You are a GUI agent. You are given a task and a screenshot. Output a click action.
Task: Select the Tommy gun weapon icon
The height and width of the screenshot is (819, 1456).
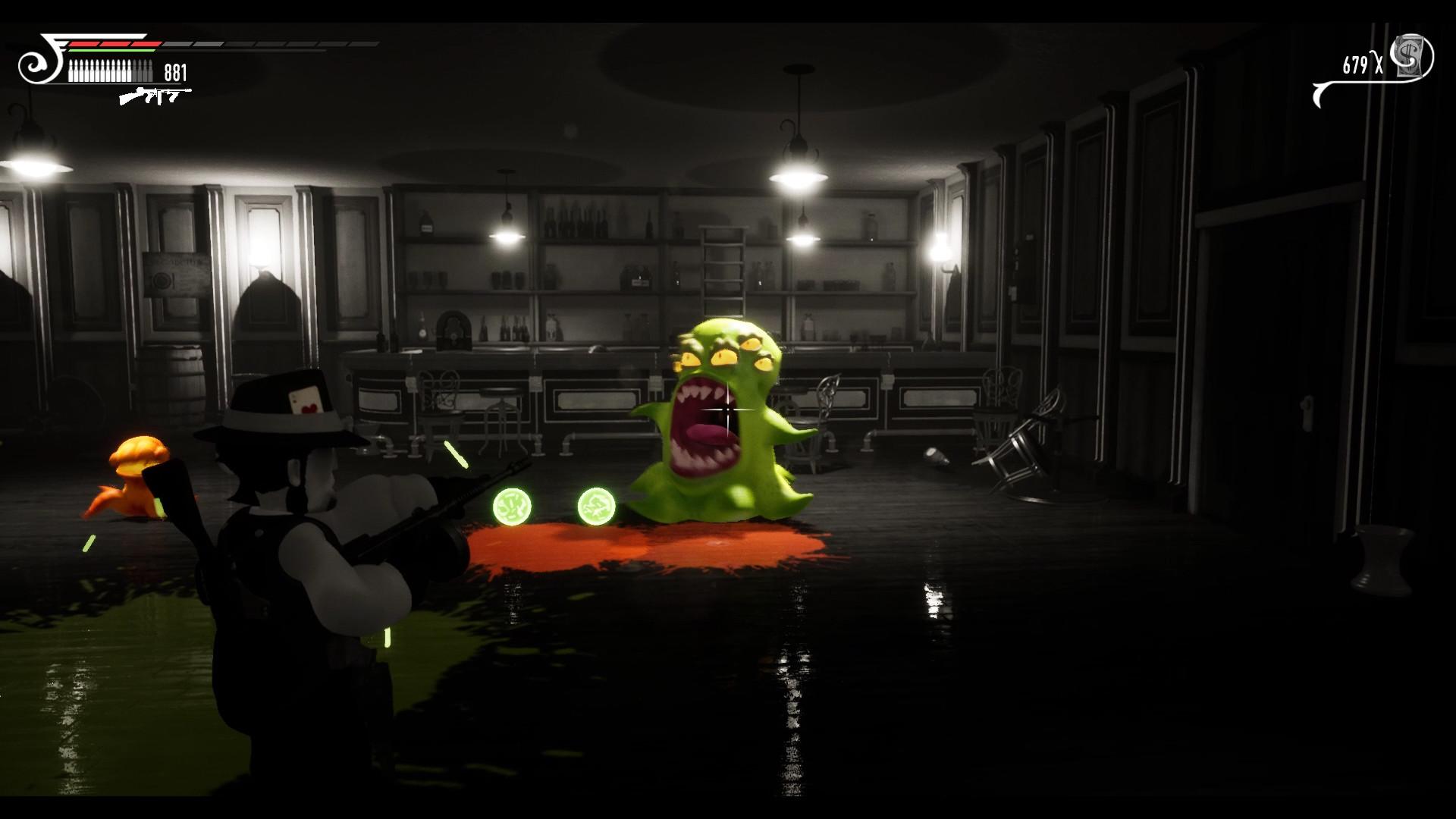pyautogui.click(x=155, y=97)
